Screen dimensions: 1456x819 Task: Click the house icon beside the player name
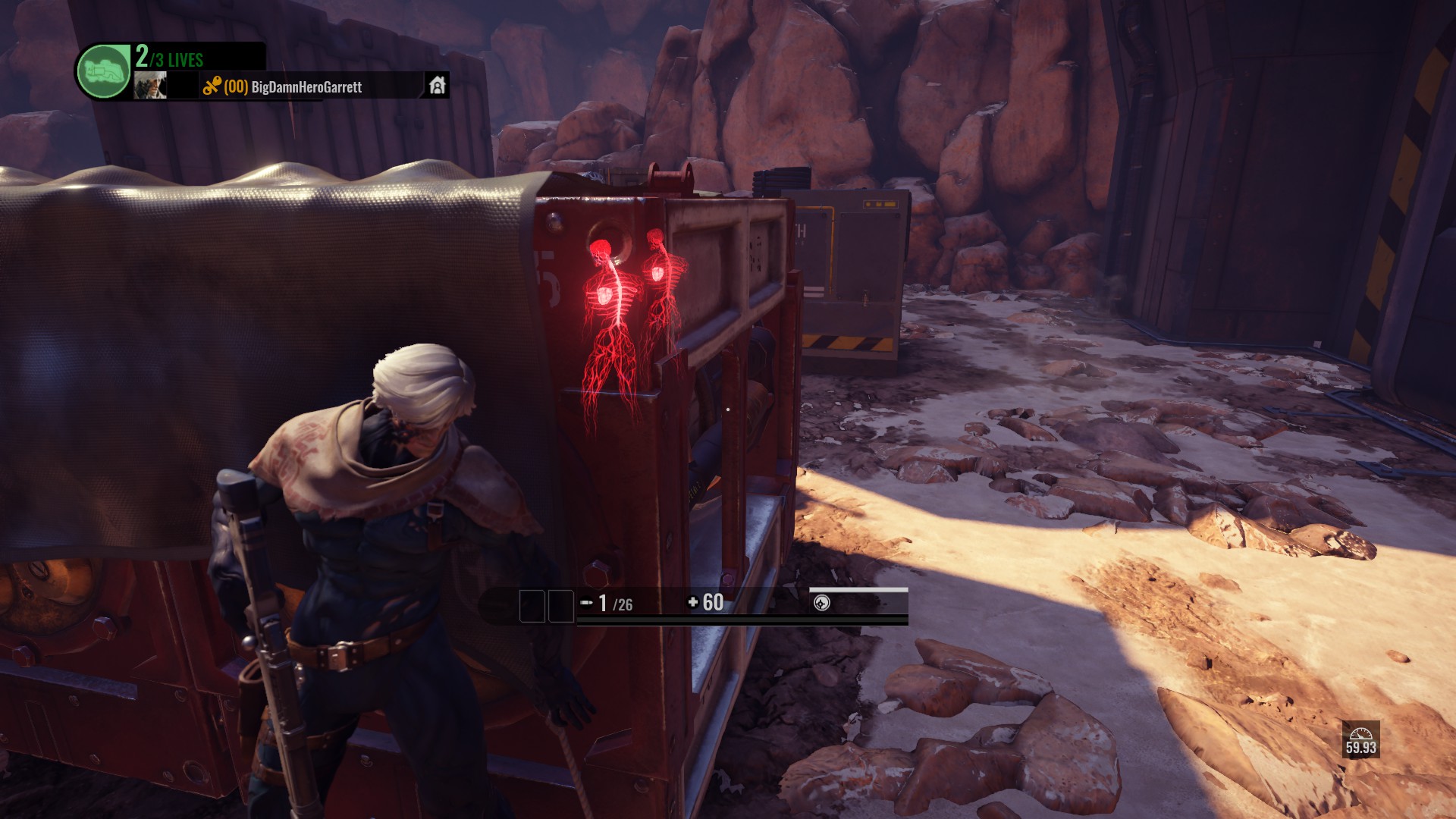(x=437, y=86)
